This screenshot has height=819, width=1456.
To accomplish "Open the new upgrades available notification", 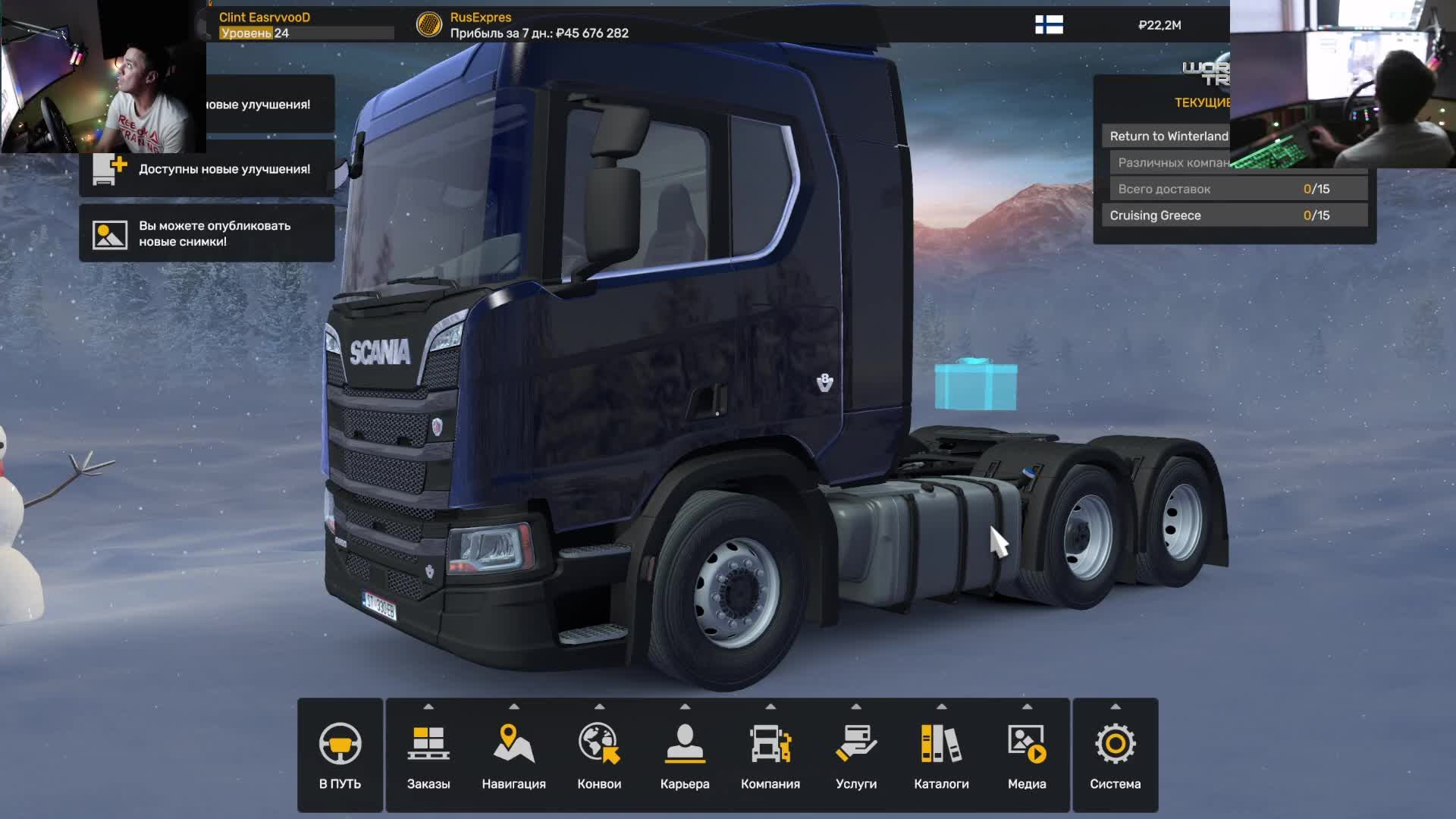I will (208, 169).
